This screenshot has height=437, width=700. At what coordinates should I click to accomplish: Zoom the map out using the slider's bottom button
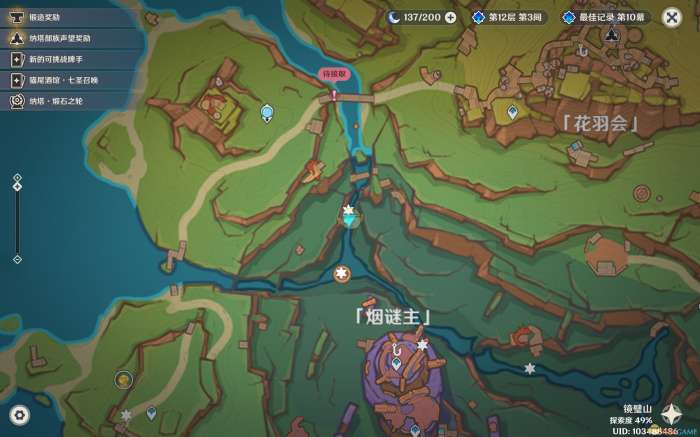(17, 260)
